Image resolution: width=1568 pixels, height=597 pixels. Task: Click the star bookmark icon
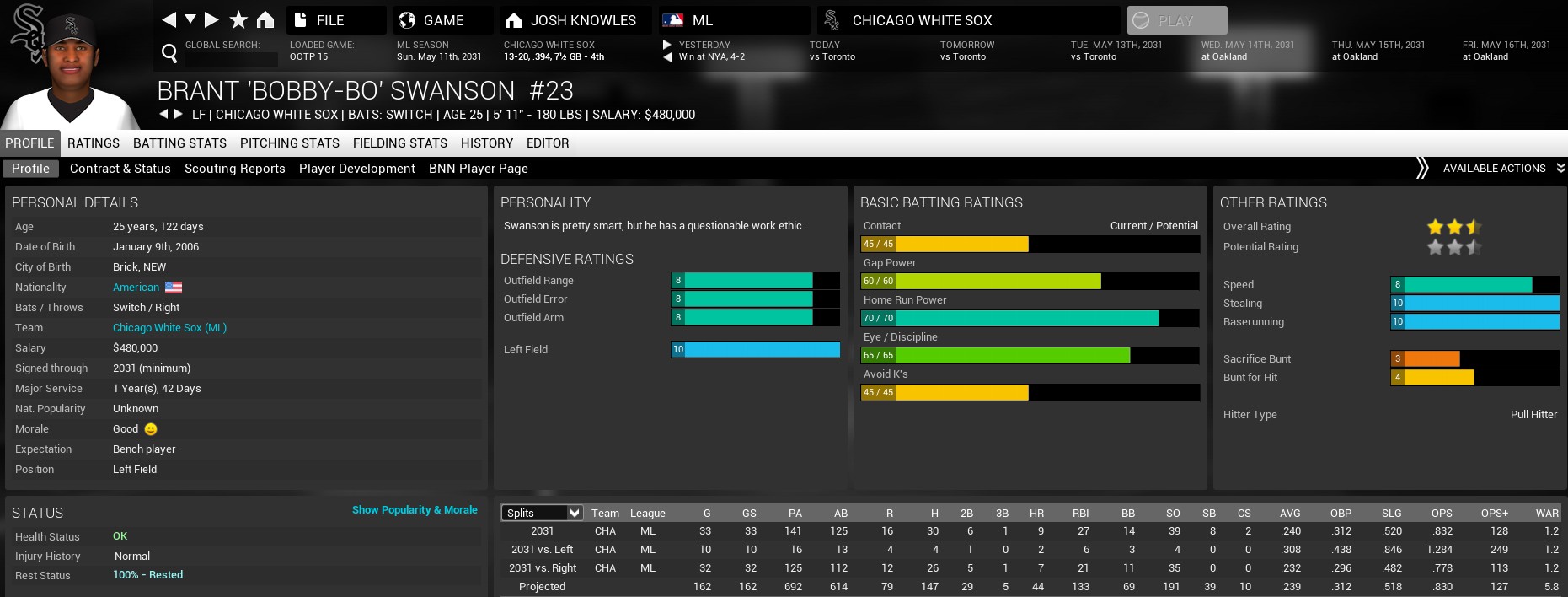(239, 19)
